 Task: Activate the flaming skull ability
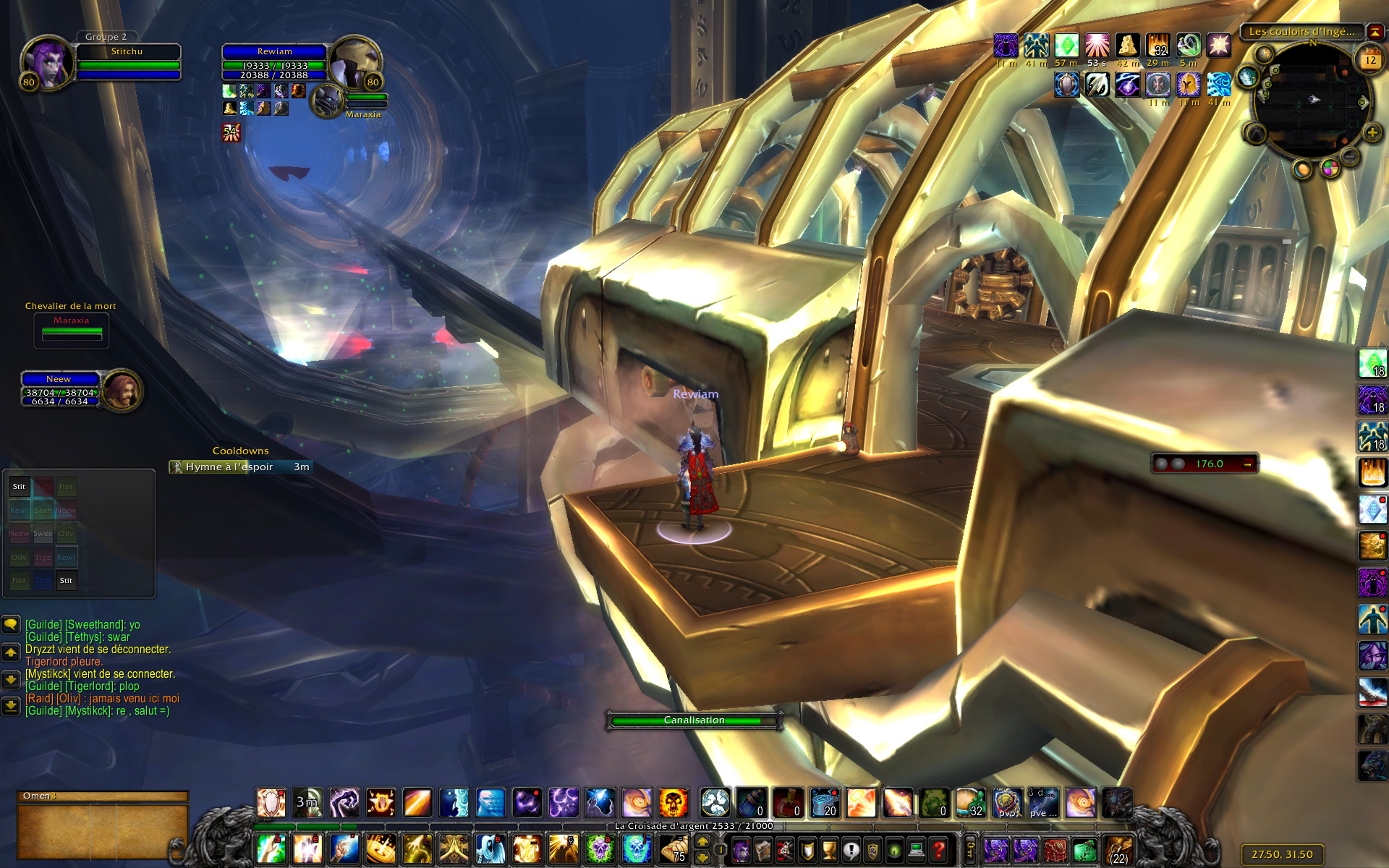click(673, 803)
